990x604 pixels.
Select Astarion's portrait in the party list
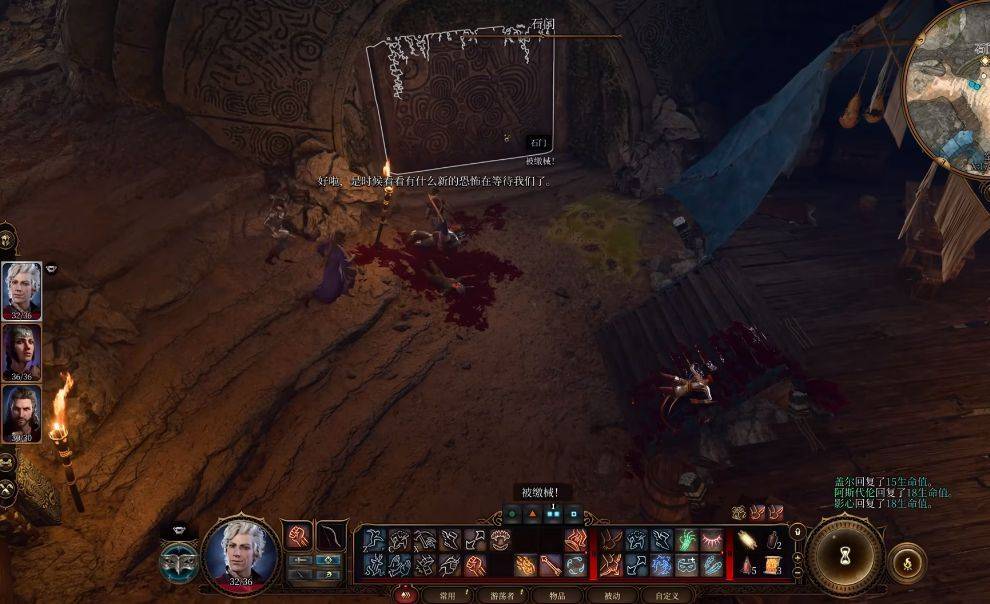click(x=22, y=290)
